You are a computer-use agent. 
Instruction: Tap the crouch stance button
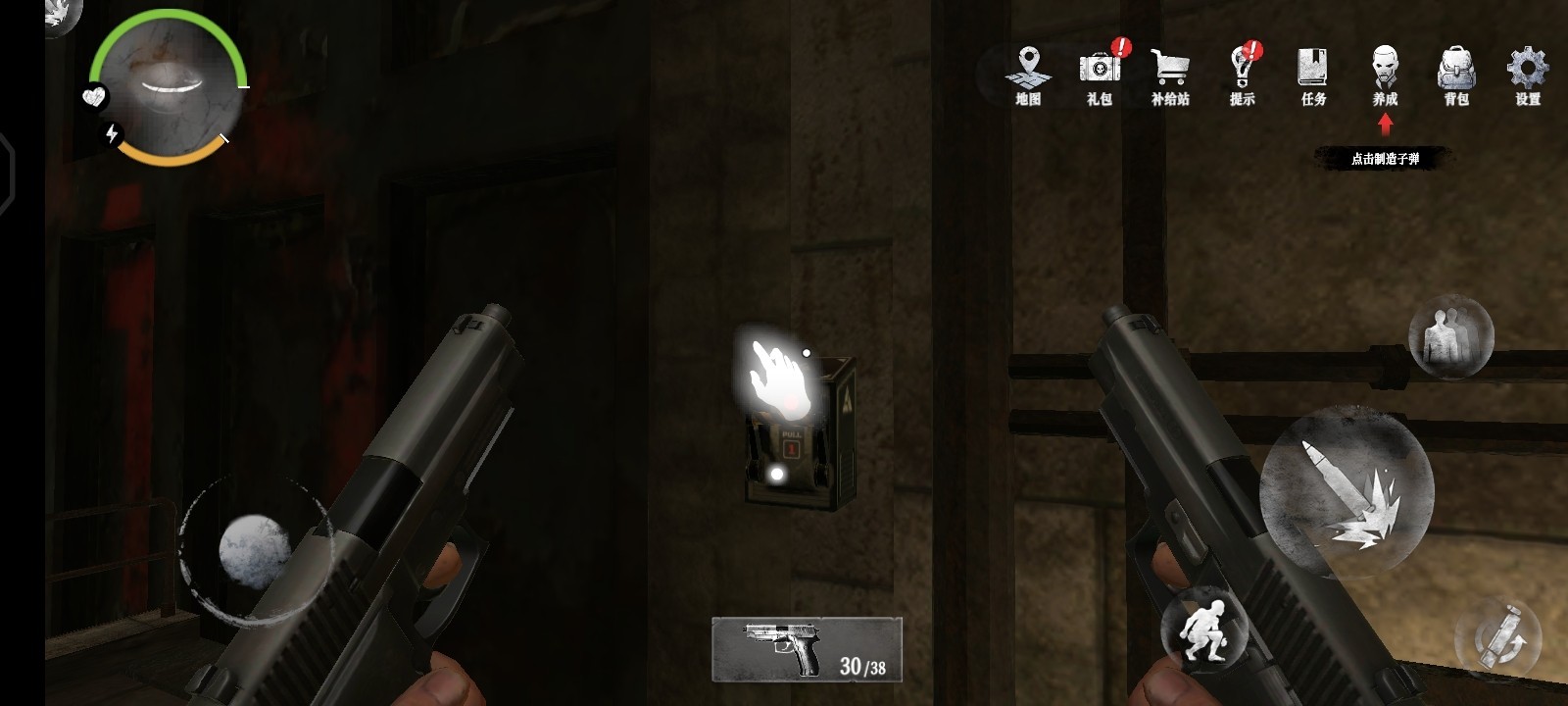click(x=1204, y=627)
